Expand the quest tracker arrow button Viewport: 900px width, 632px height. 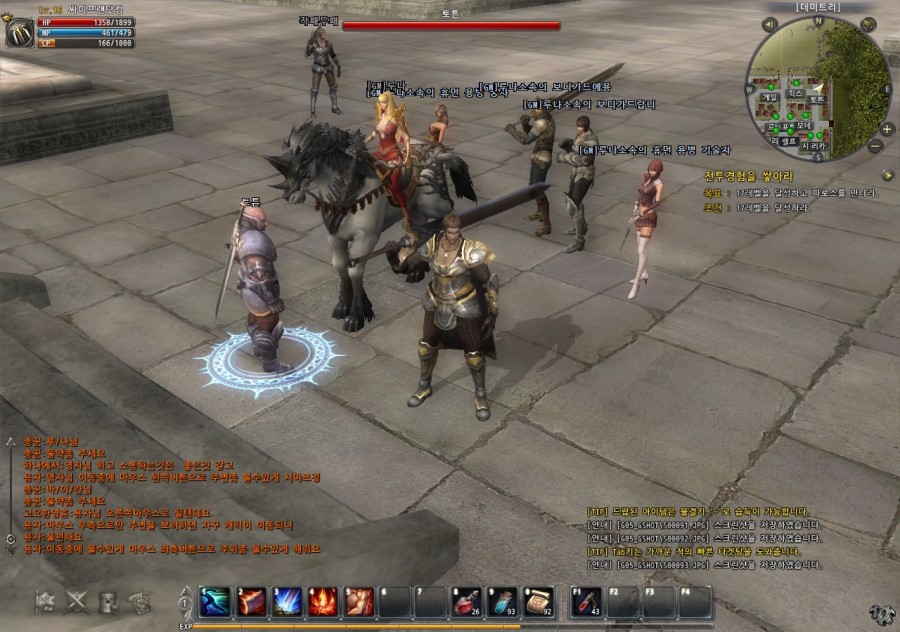(x=887, y=175)
